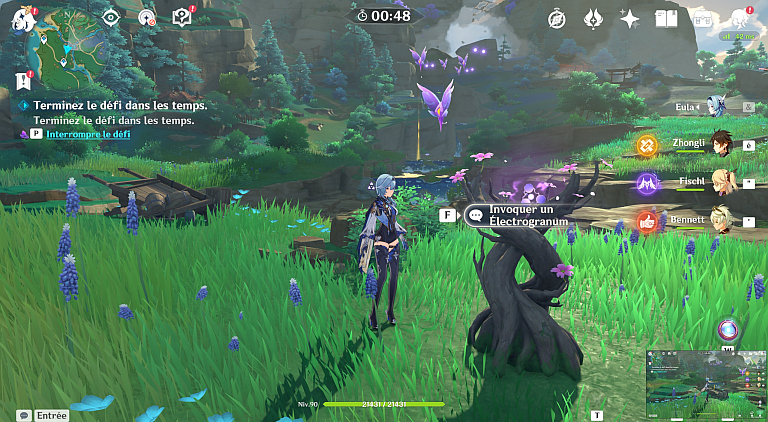Select Eula's portrait in the party list
The image size is (768, 422).
pos(715,105)
